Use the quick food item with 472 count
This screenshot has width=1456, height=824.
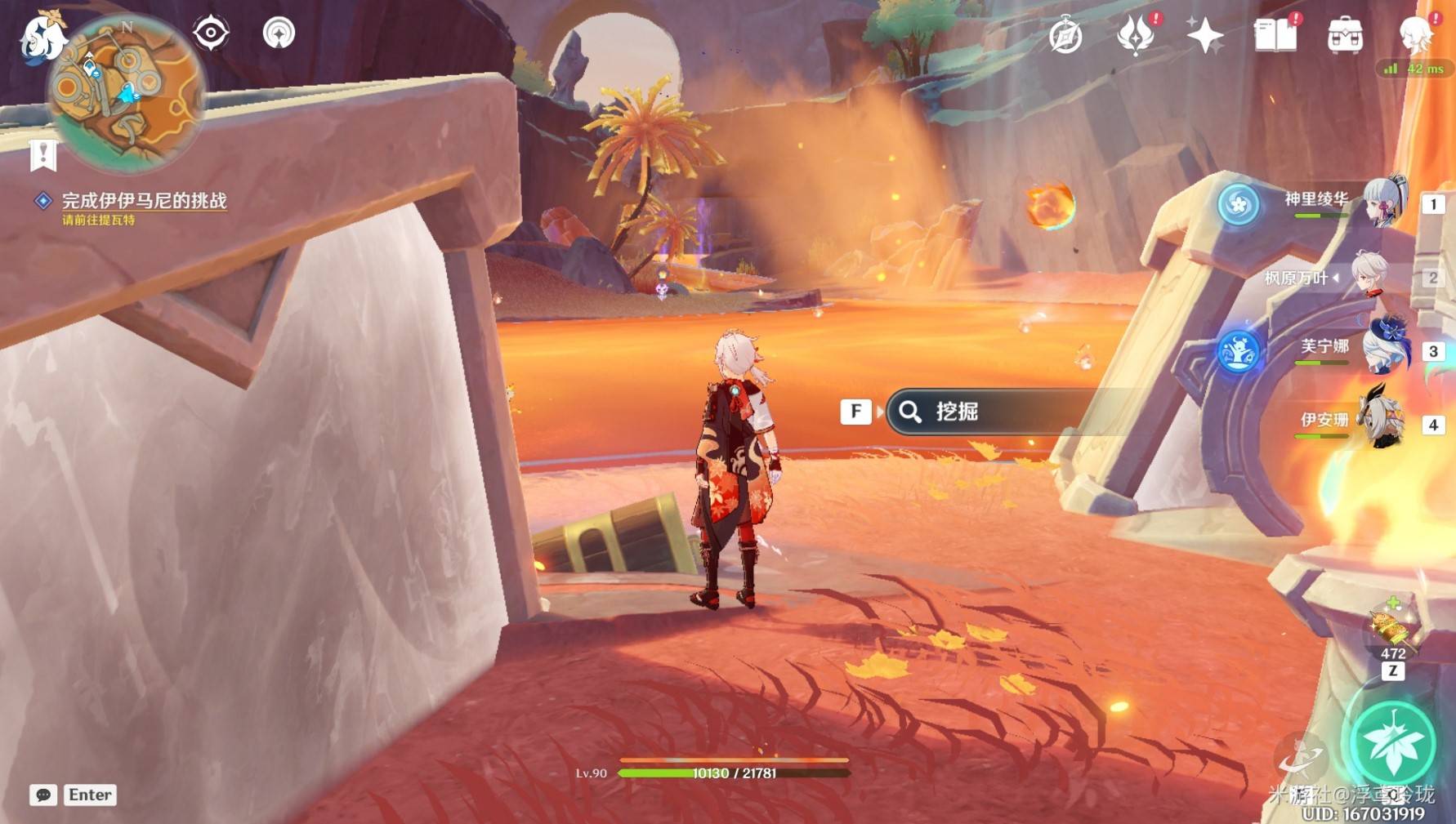1392,629
